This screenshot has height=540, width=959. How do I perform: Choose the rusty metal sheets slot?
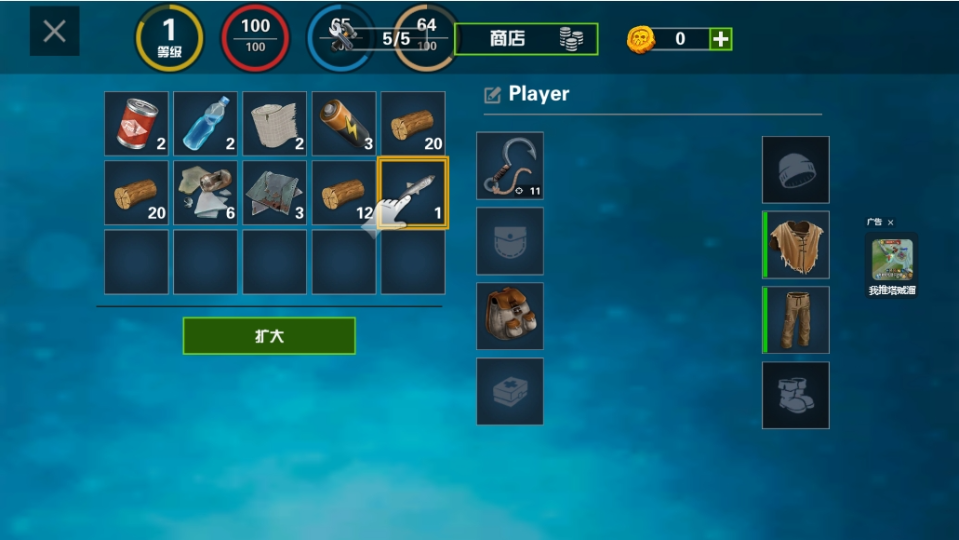coord(275,193)
